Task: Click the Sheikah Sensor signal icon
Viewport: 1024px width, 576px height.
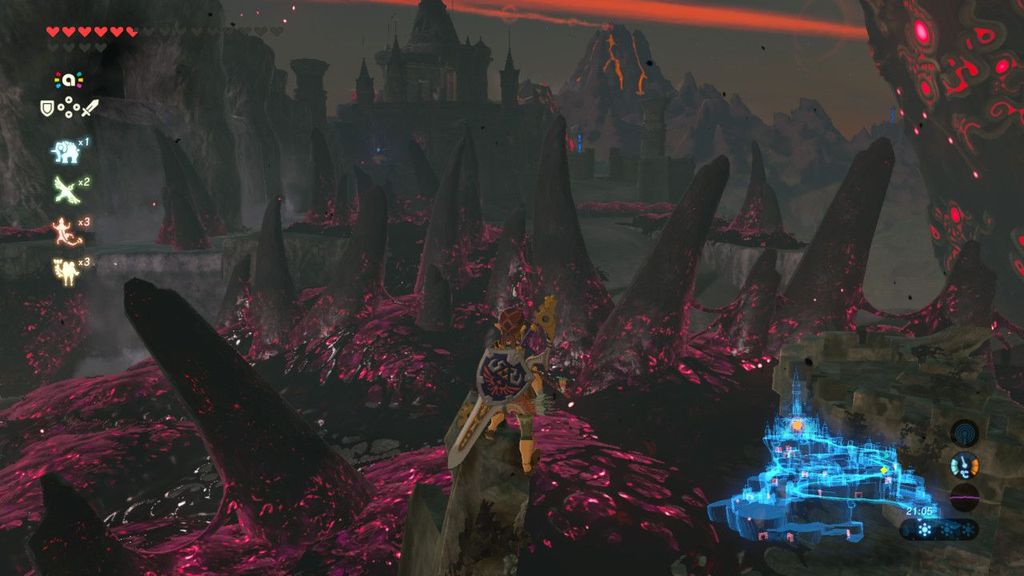Action: tap(964, 433)
